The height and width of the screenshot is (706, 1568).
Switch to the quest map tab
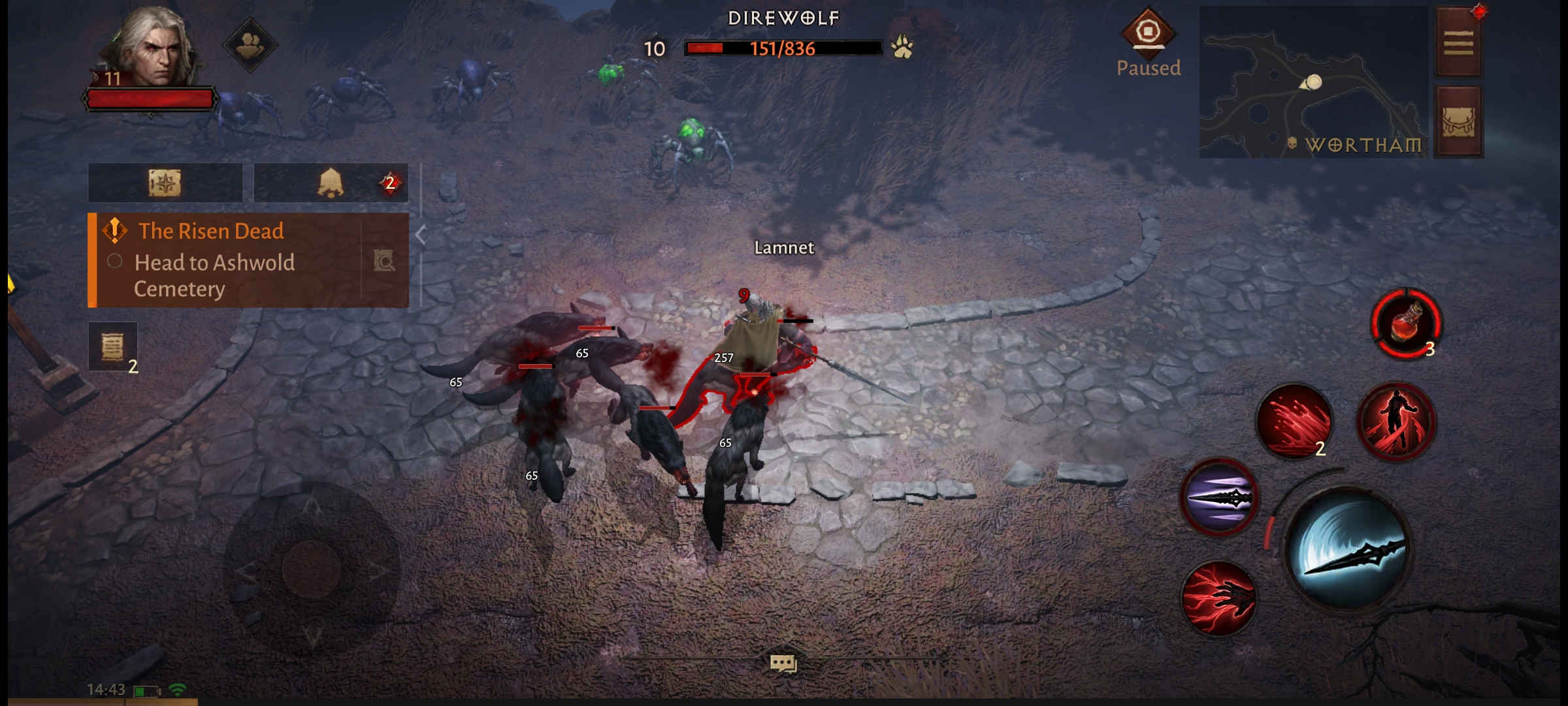point(165,183)
